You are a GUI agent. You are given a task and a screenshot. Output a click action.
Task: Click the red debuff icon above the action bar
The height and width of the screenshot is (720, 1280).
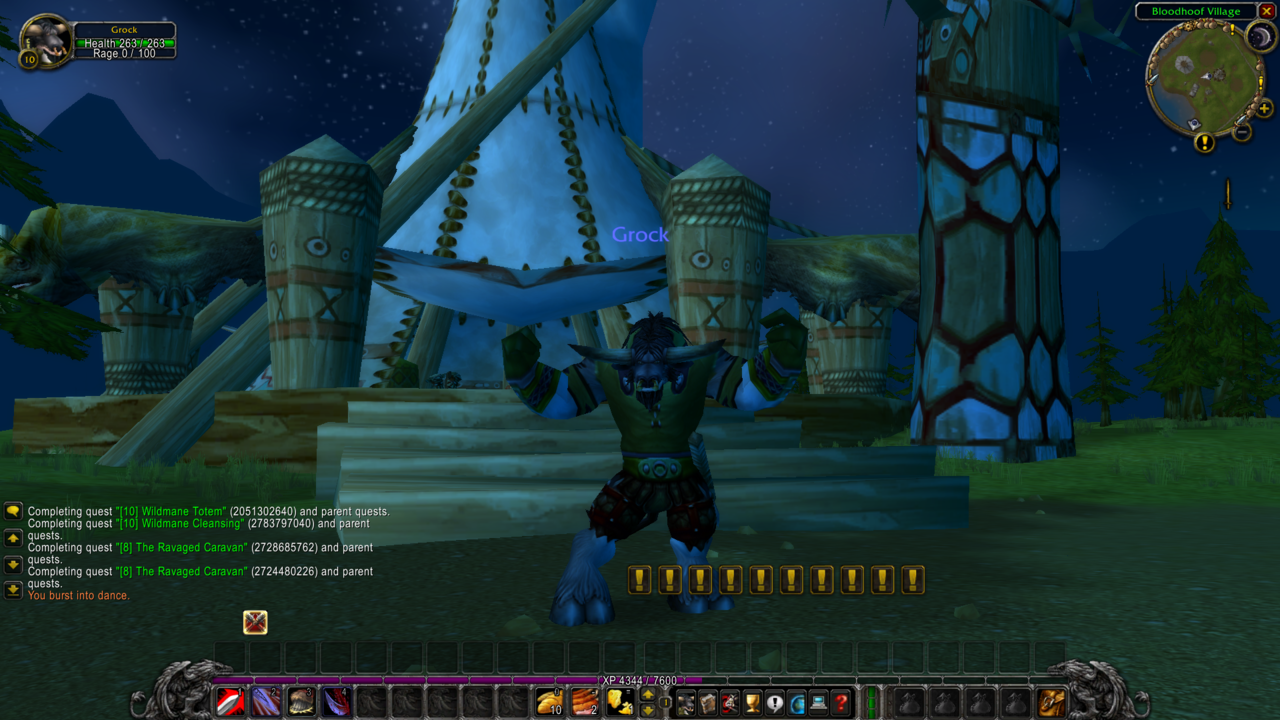click(255, 623)
